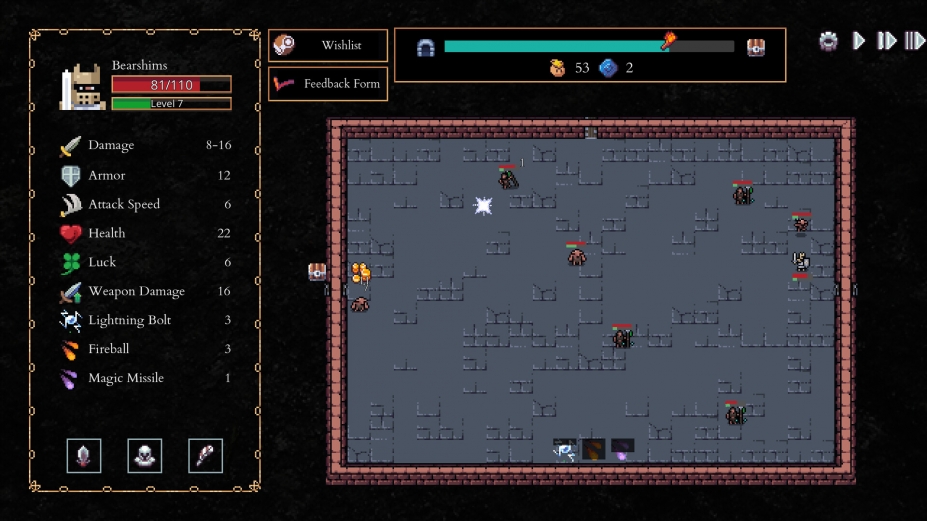927x521 pixels.
Task: Activate the fireball spell slot
Action: [x=594, y=448]
